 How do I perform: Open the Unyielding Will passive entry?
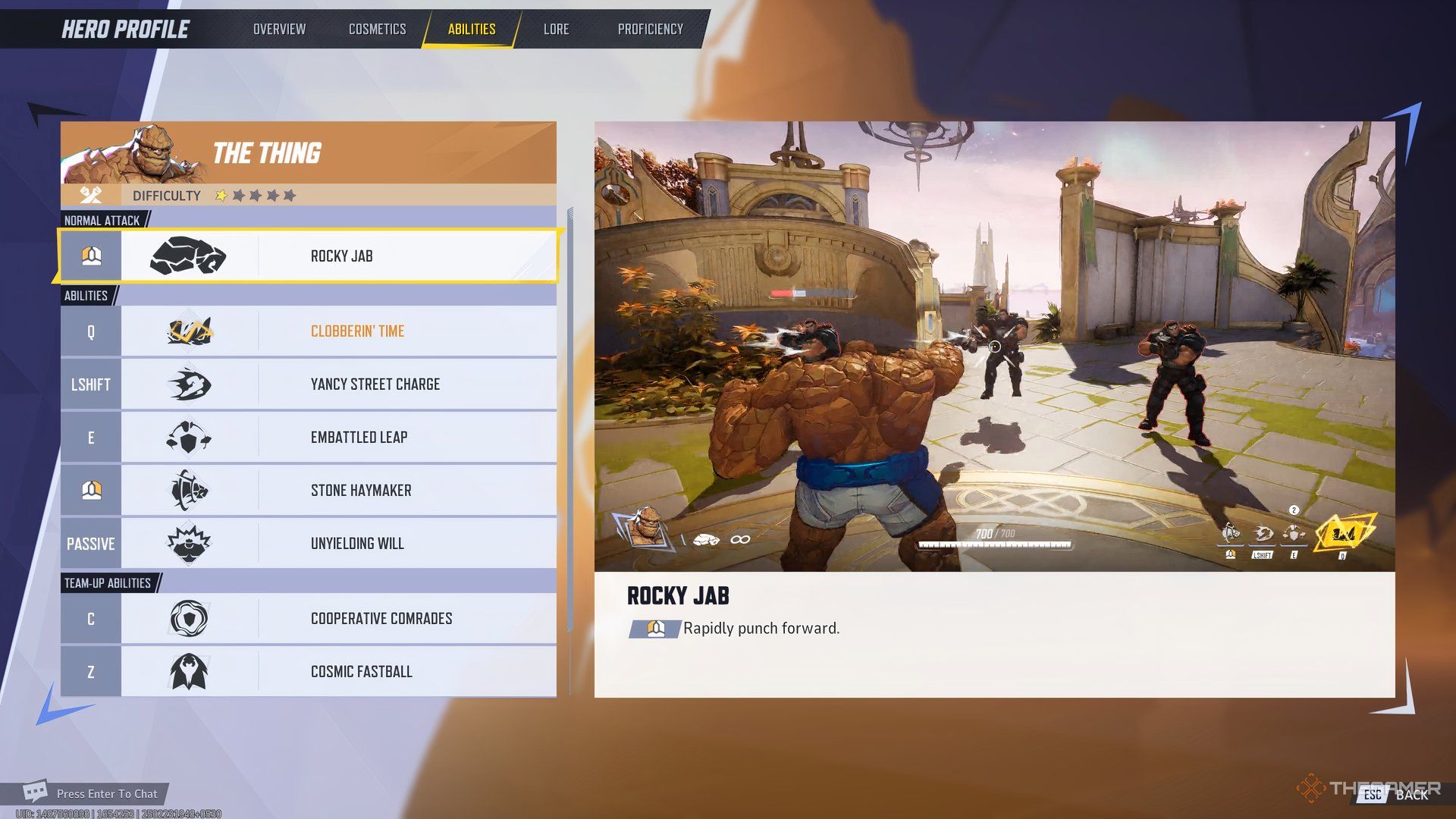click(356, 544)
